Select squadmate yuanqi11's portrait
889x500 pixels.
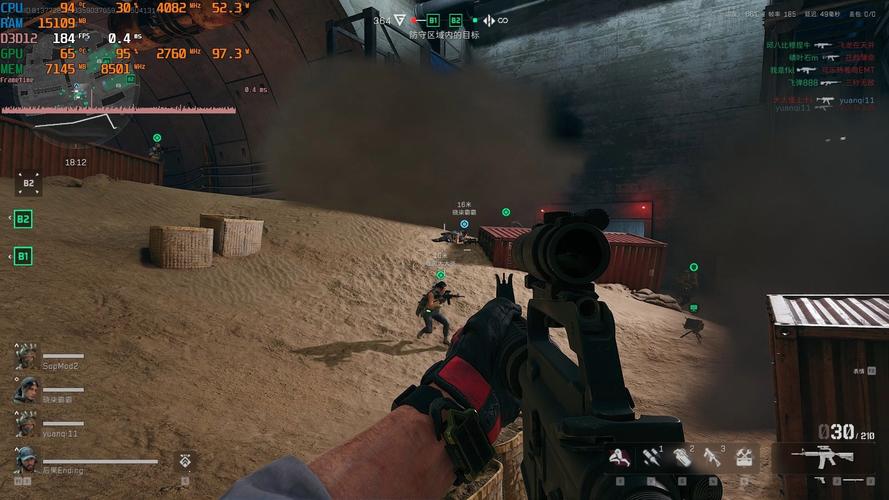point(26,424)
